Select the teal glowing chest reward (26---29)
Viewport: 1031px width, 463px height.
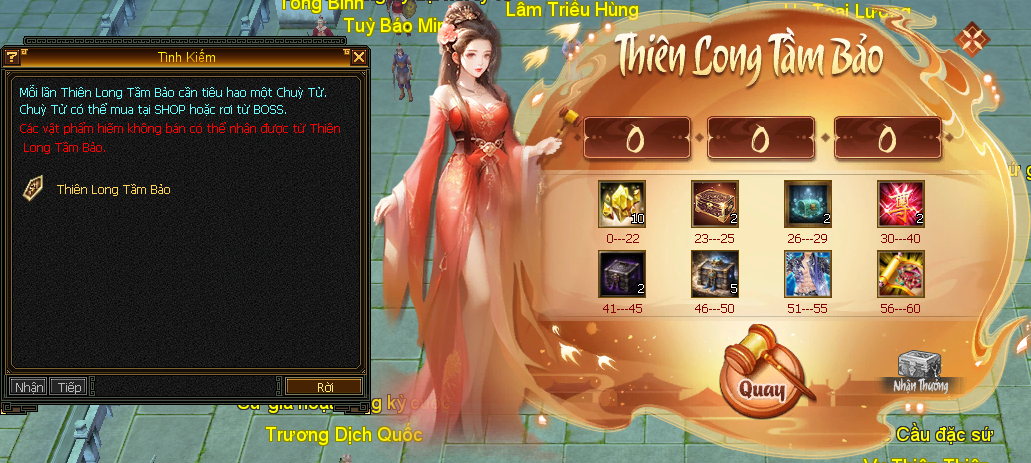click(x=808, y=204)
